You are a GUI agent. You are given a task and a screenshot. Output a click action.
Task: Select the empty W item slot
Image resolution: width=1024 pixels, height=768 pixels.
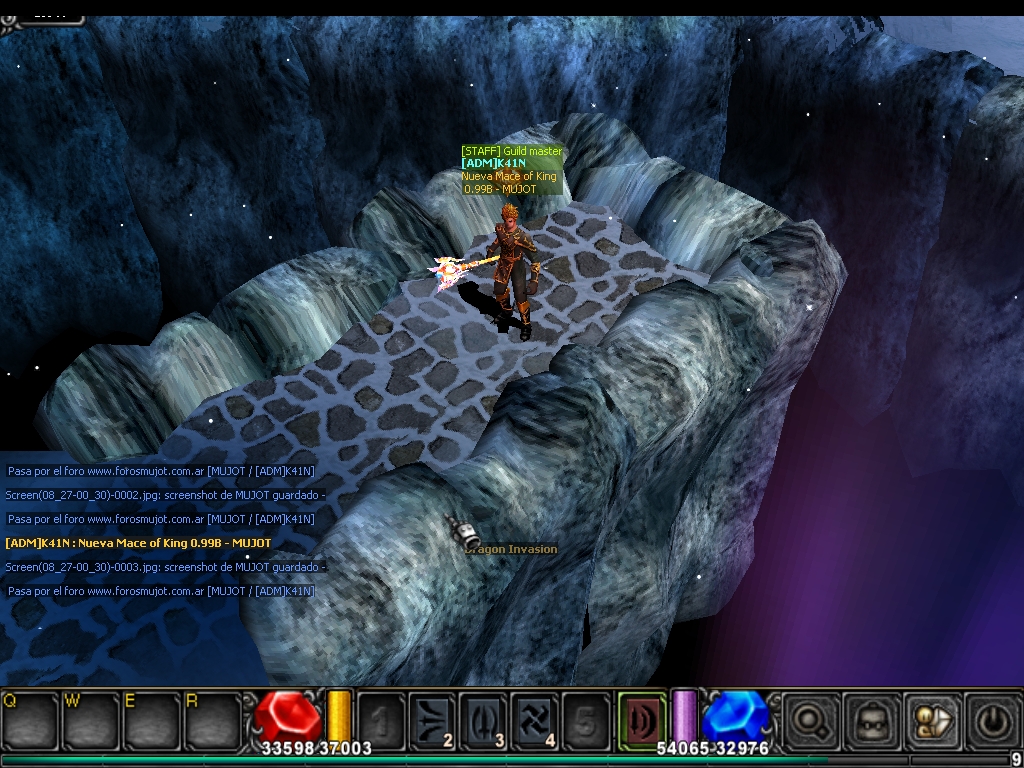pos(89,720)
